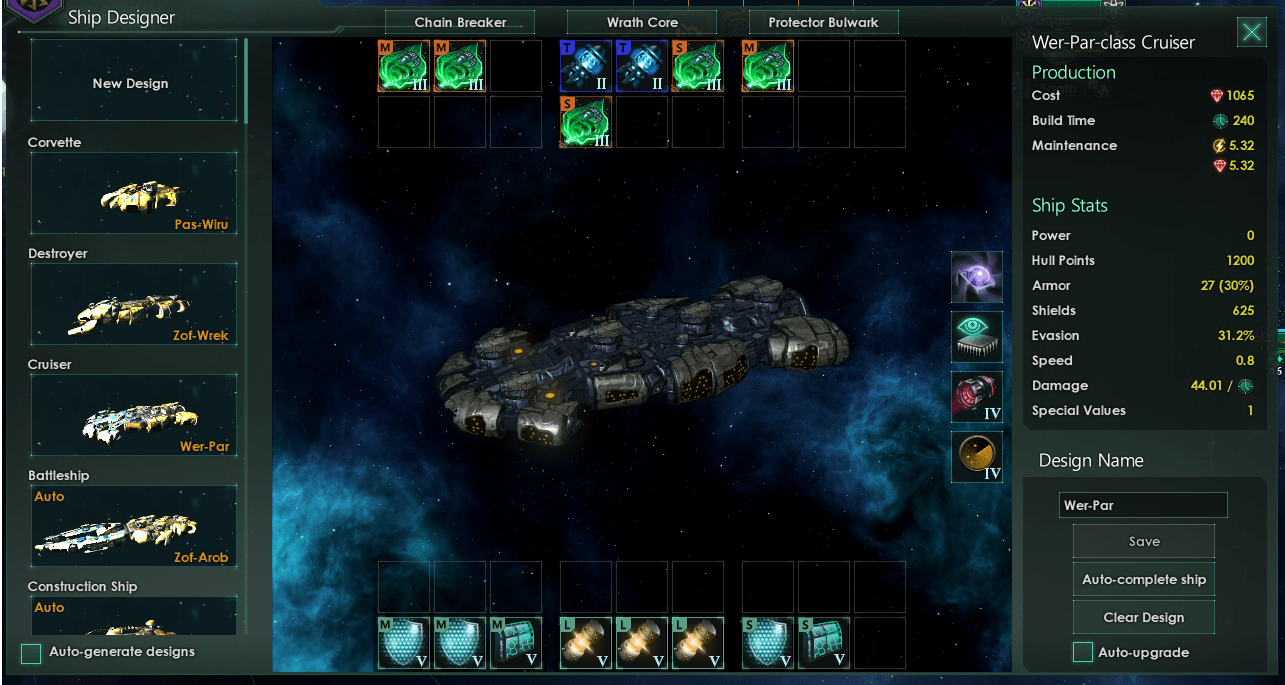The image size is (1285, 685).
Task: Close the Ship Designer window
Action: [1251, 33]
